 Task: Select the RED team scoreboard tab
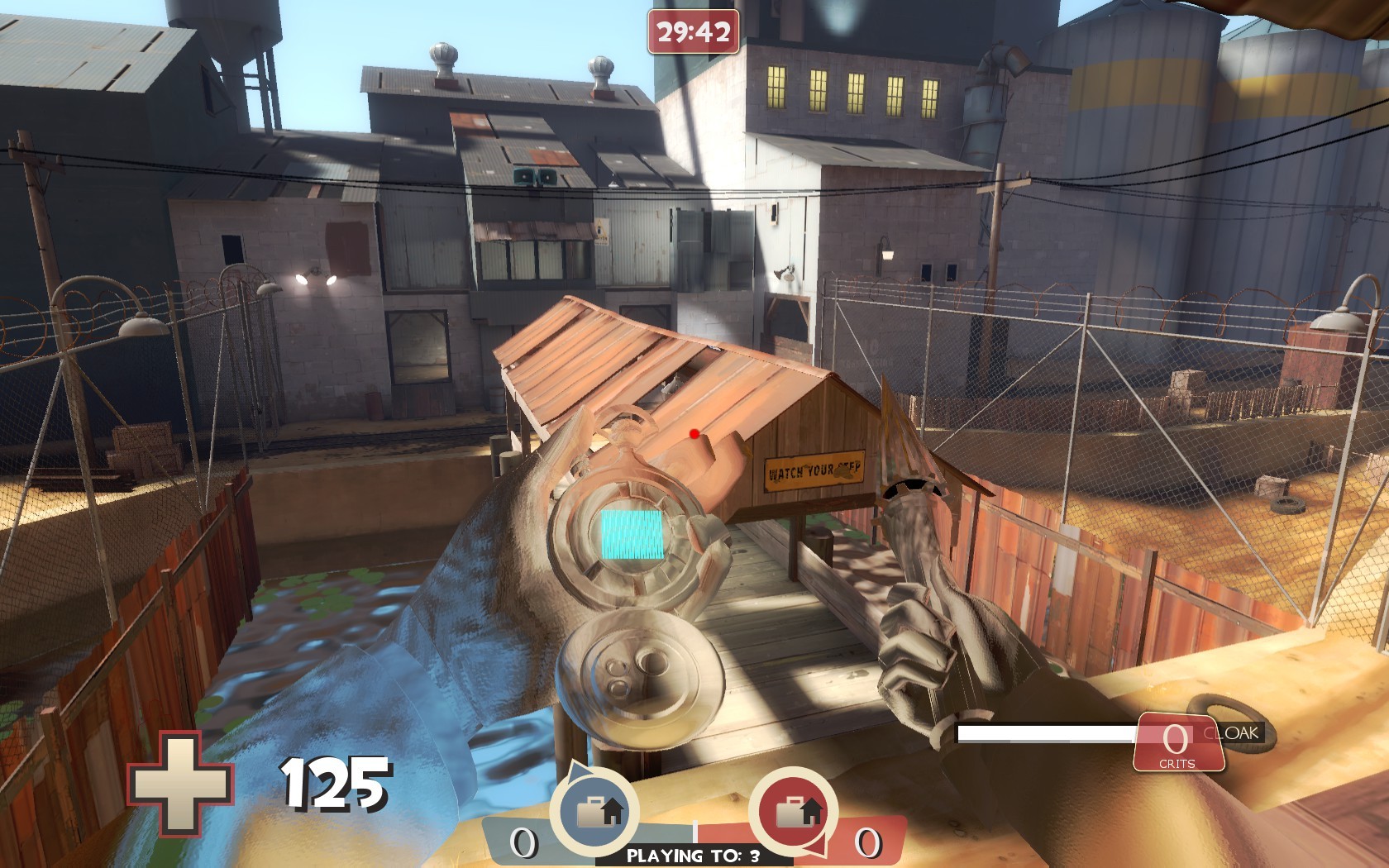pos(867,844)
